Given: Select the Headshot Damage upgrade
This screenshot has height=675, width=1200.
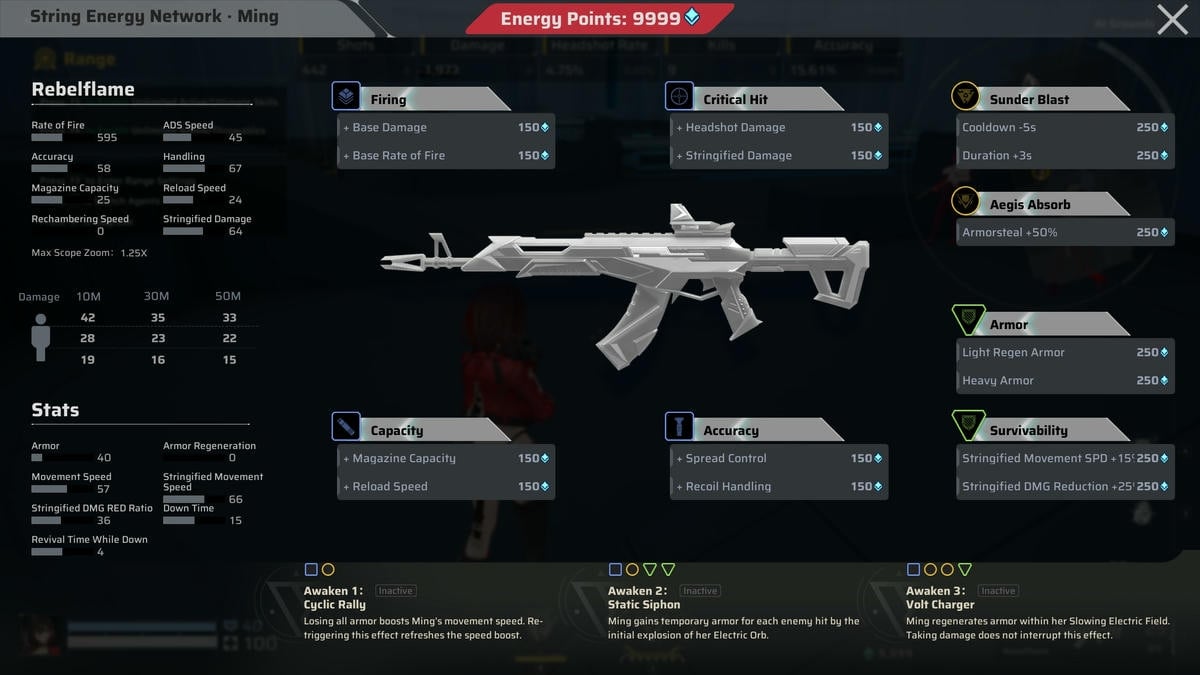Looking at the screenshot, I should click(778, 128).
